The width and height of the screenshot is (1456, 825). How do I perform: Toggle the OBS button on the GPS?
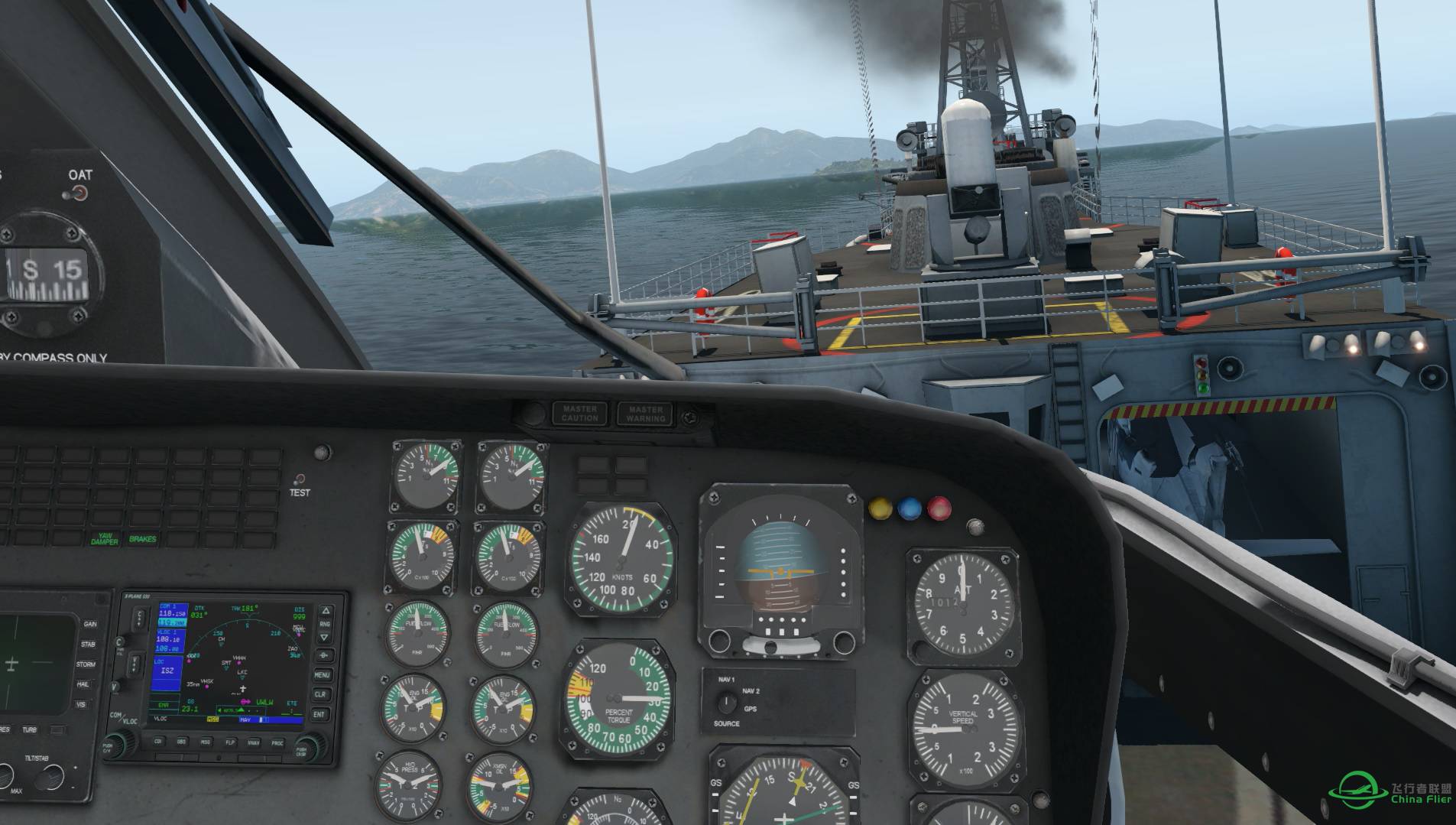[182, 741]
